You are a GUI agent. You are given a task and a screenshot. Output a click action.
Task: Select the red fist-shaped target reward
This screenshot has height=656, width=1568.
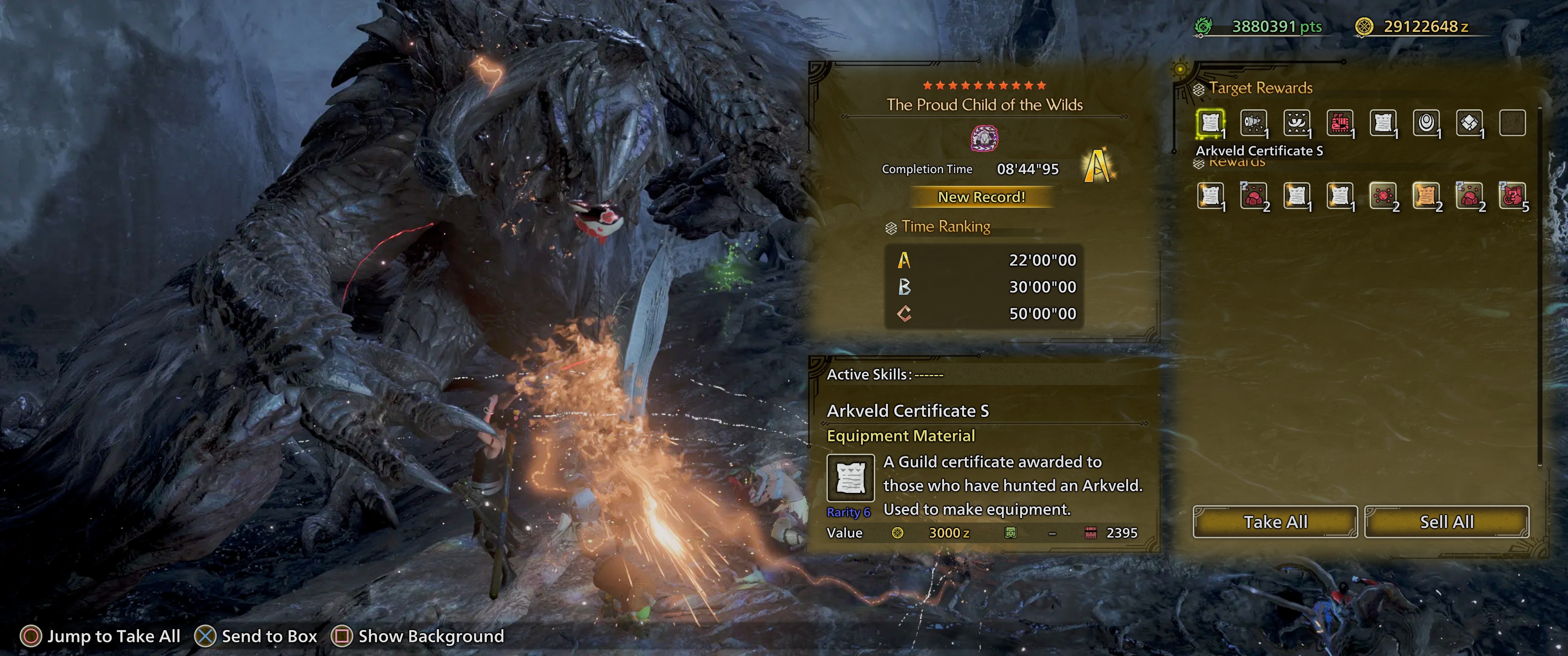coord(1340,123)
